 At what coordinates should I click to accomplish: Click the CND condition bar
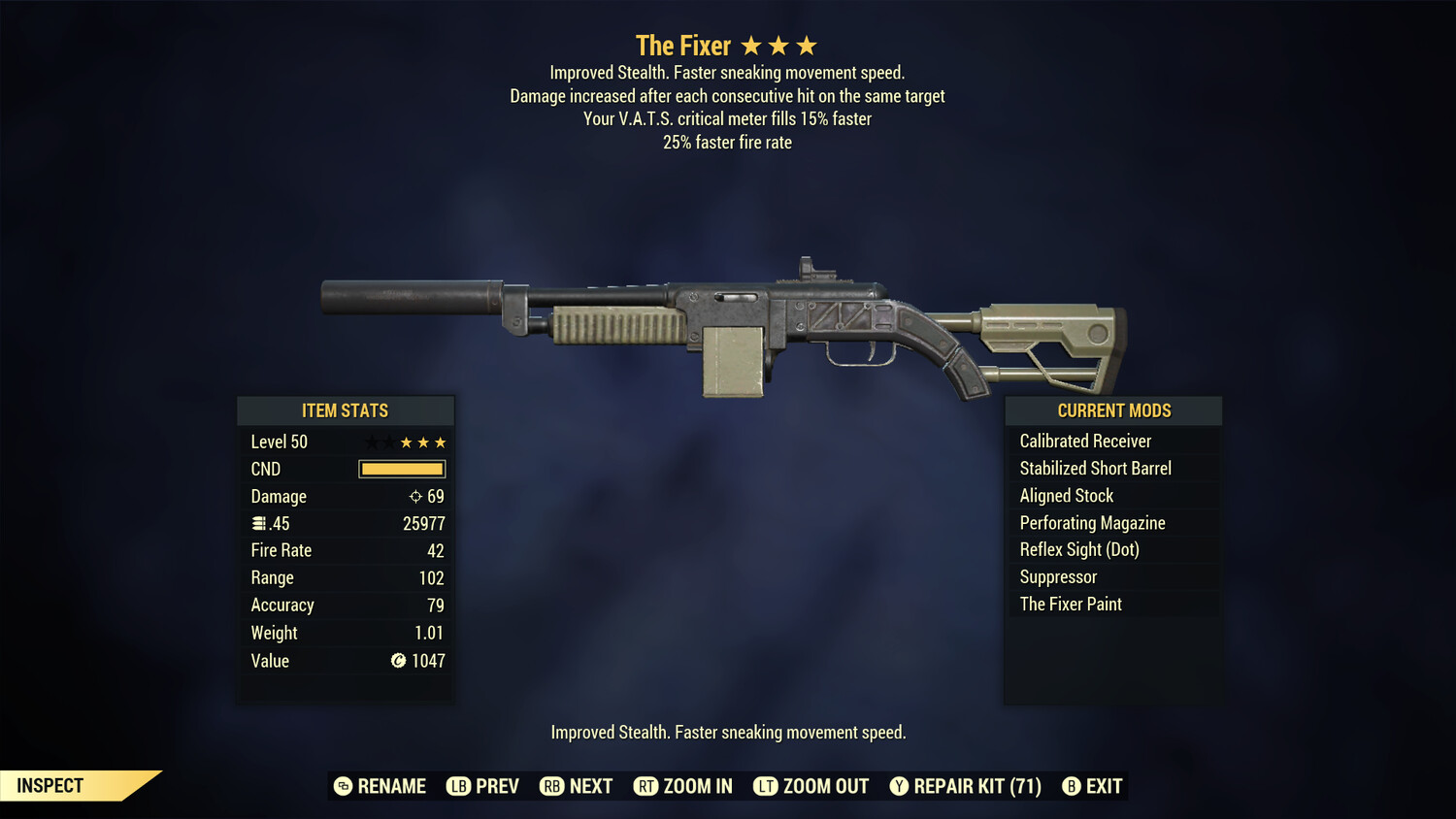401,469
